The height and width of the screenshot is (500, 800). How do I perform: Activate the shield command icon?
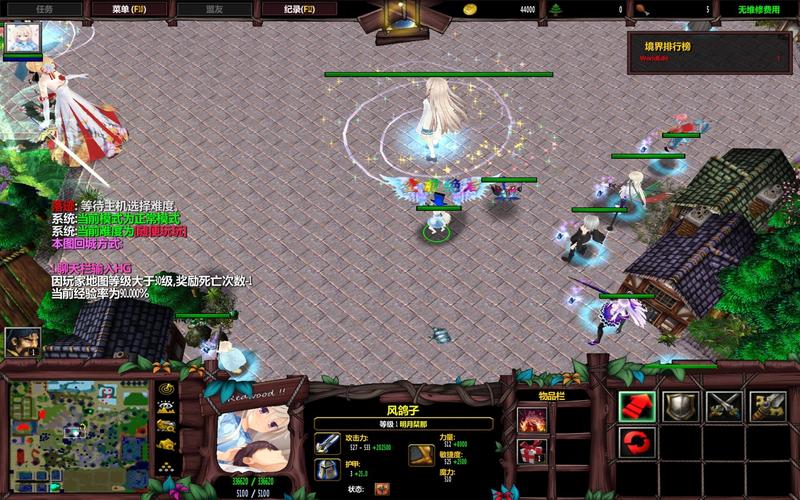pos(679,405)
